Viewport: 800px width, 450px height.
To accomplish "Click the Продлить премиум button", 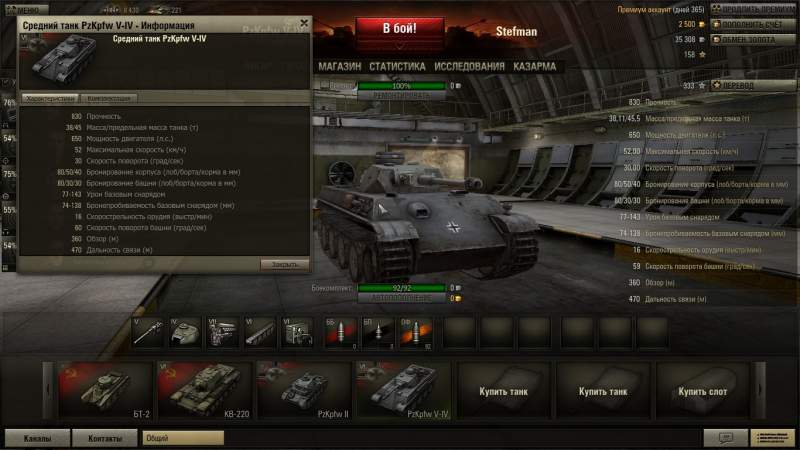I will 751,9.
